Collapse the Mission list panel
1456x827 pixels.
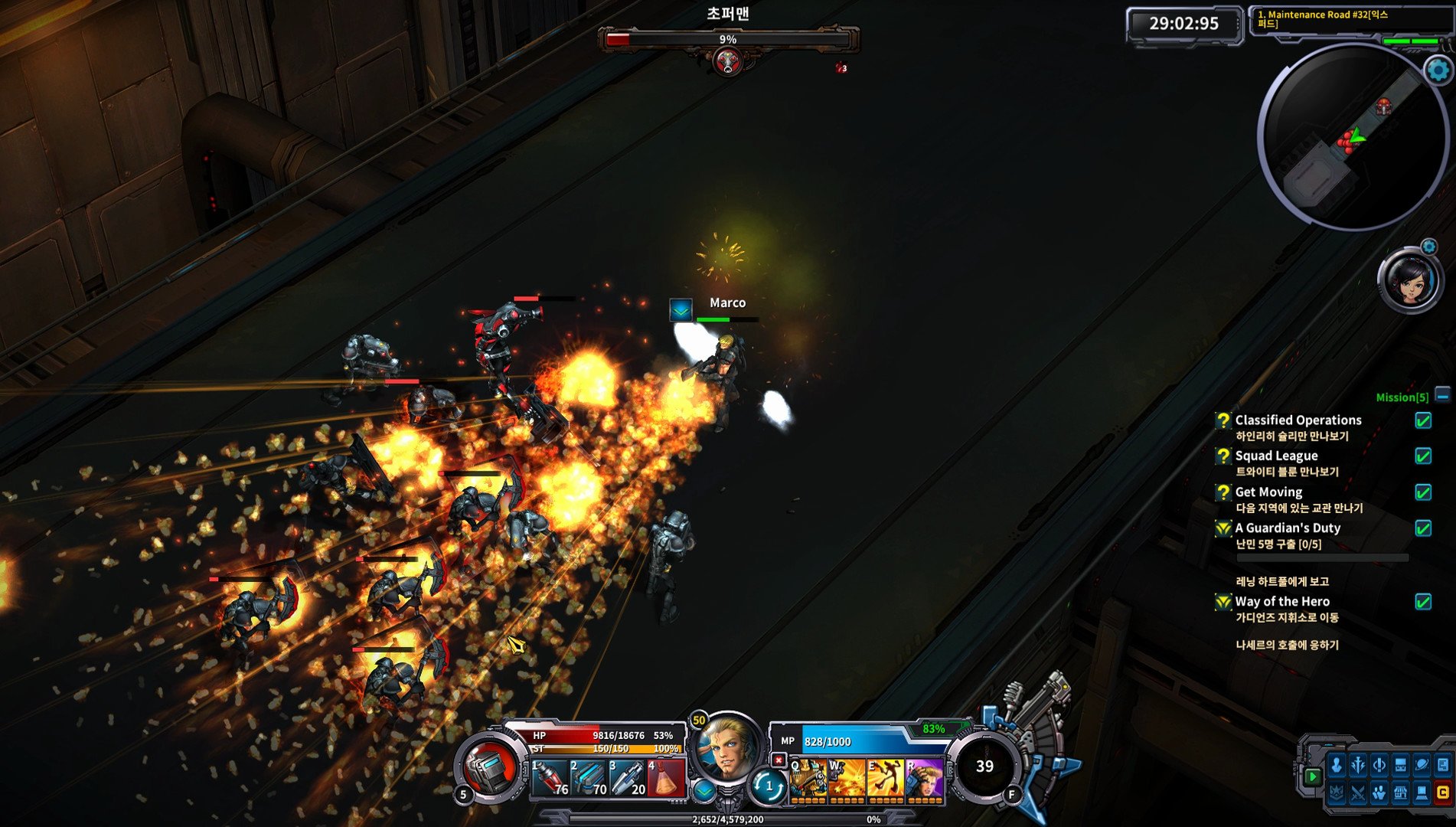pyautogui.click(x=1442, y=395)
